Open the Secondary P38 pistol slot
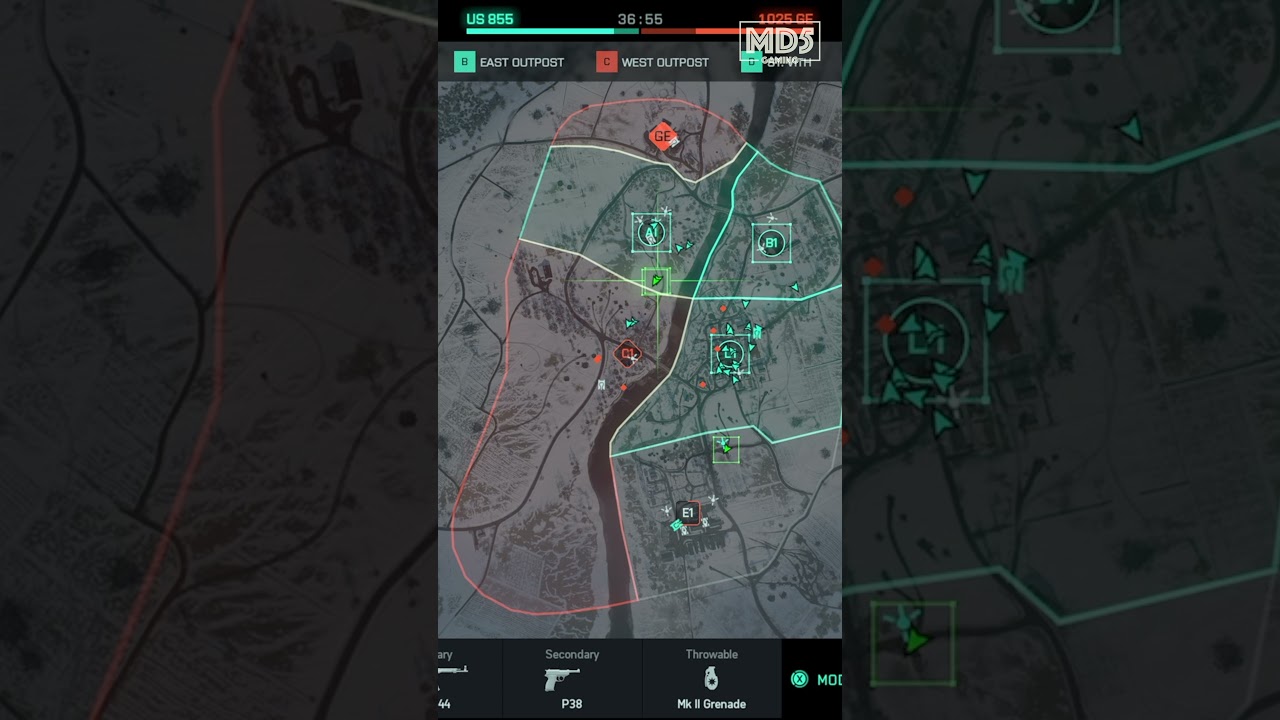 (572, 678)
